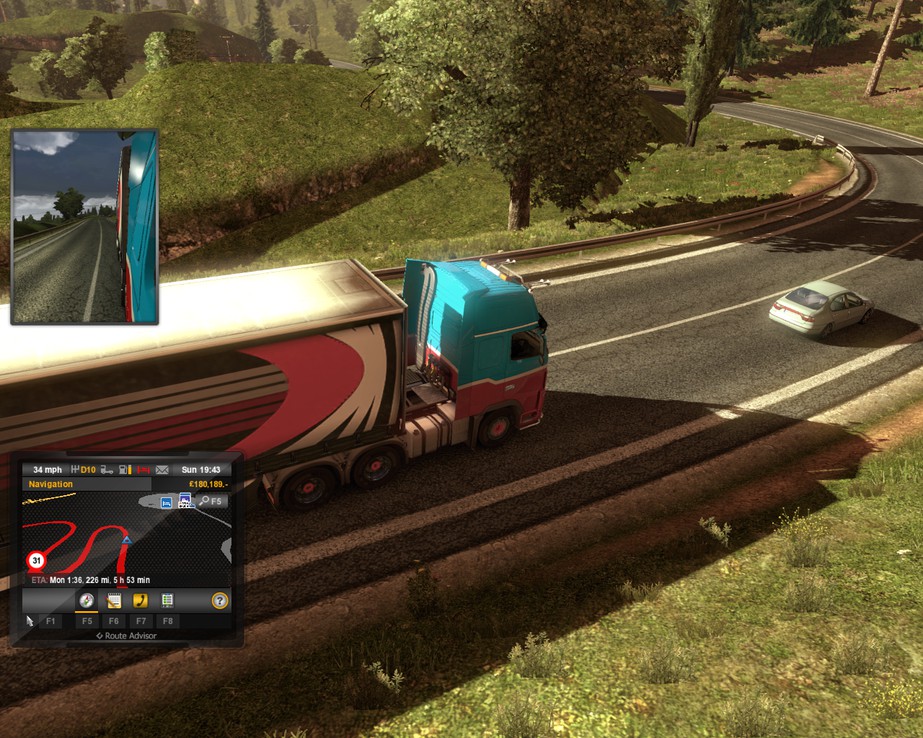This screenshot has width=923, height=738.
Task: Open the job info notepad tab
Action: pyautogui.click(x=114, y=601)
